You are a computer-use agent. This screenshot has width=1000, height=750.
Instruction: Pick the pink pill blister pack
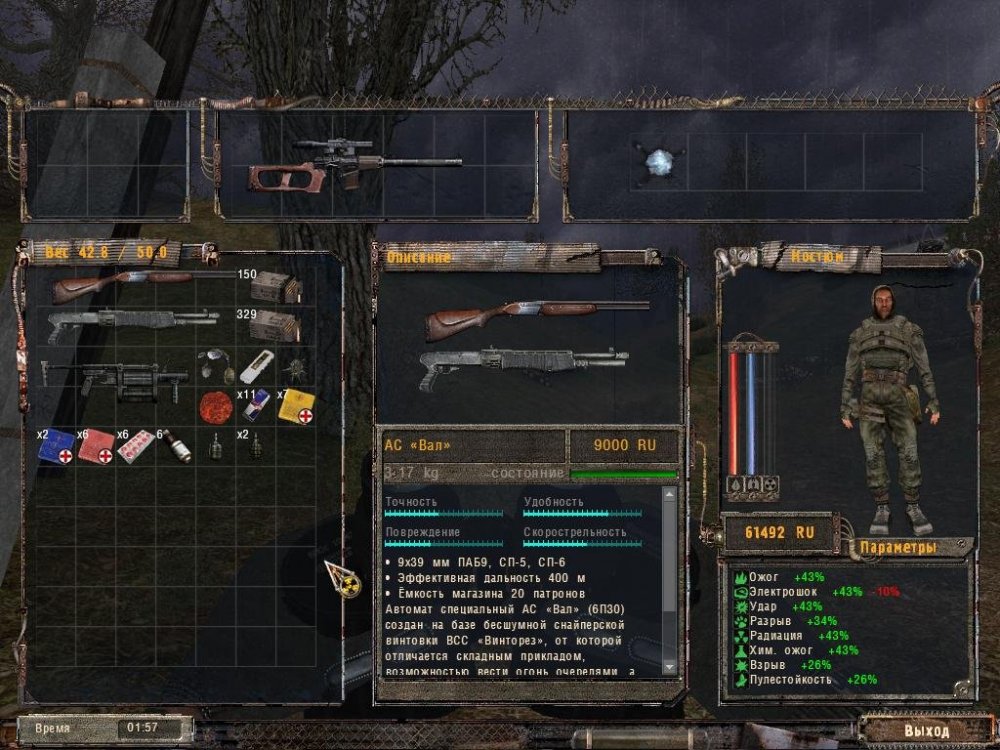[135, 448]
